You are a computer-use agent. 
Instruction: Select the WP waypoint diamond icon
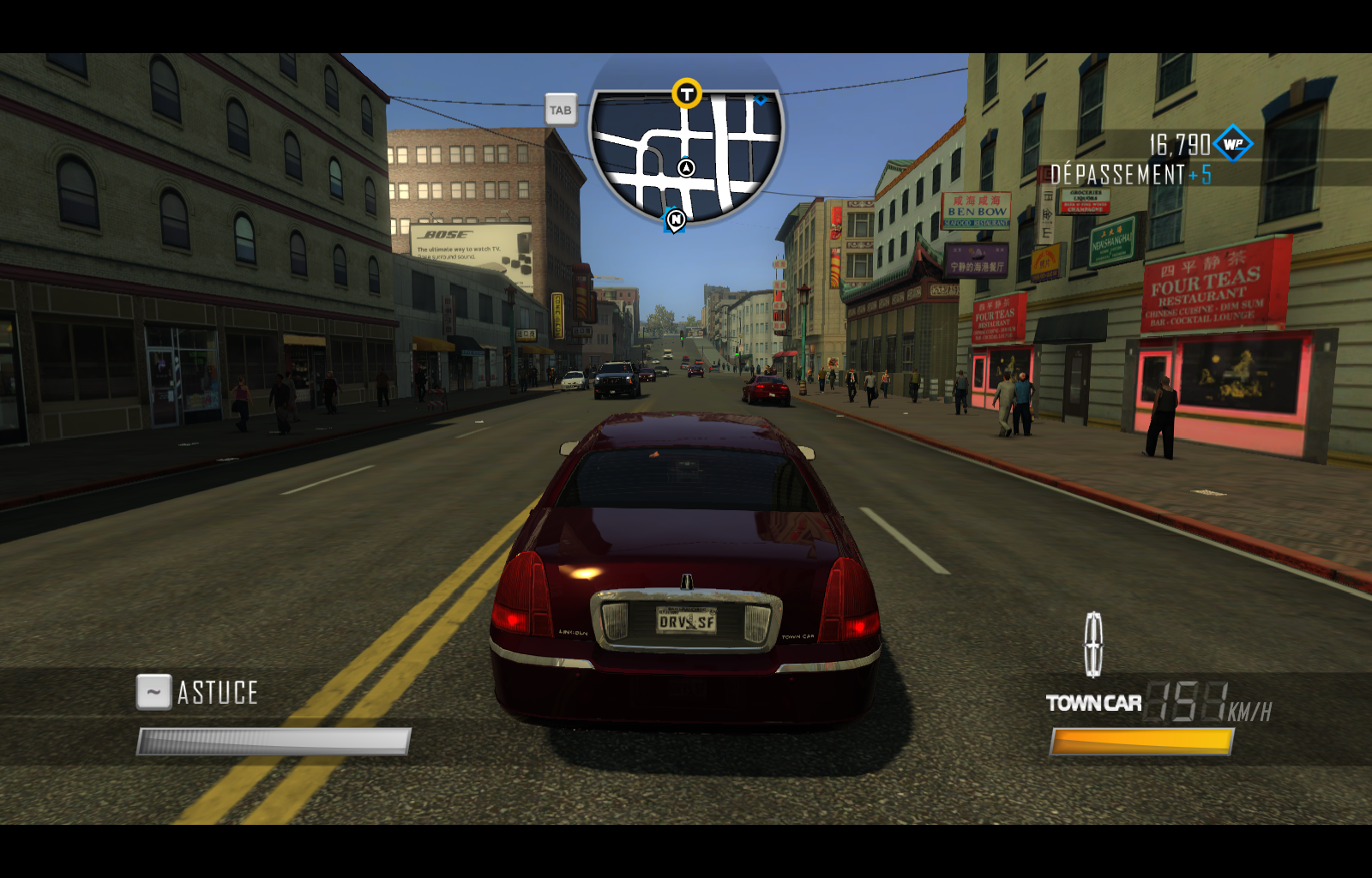point(1232,143)
